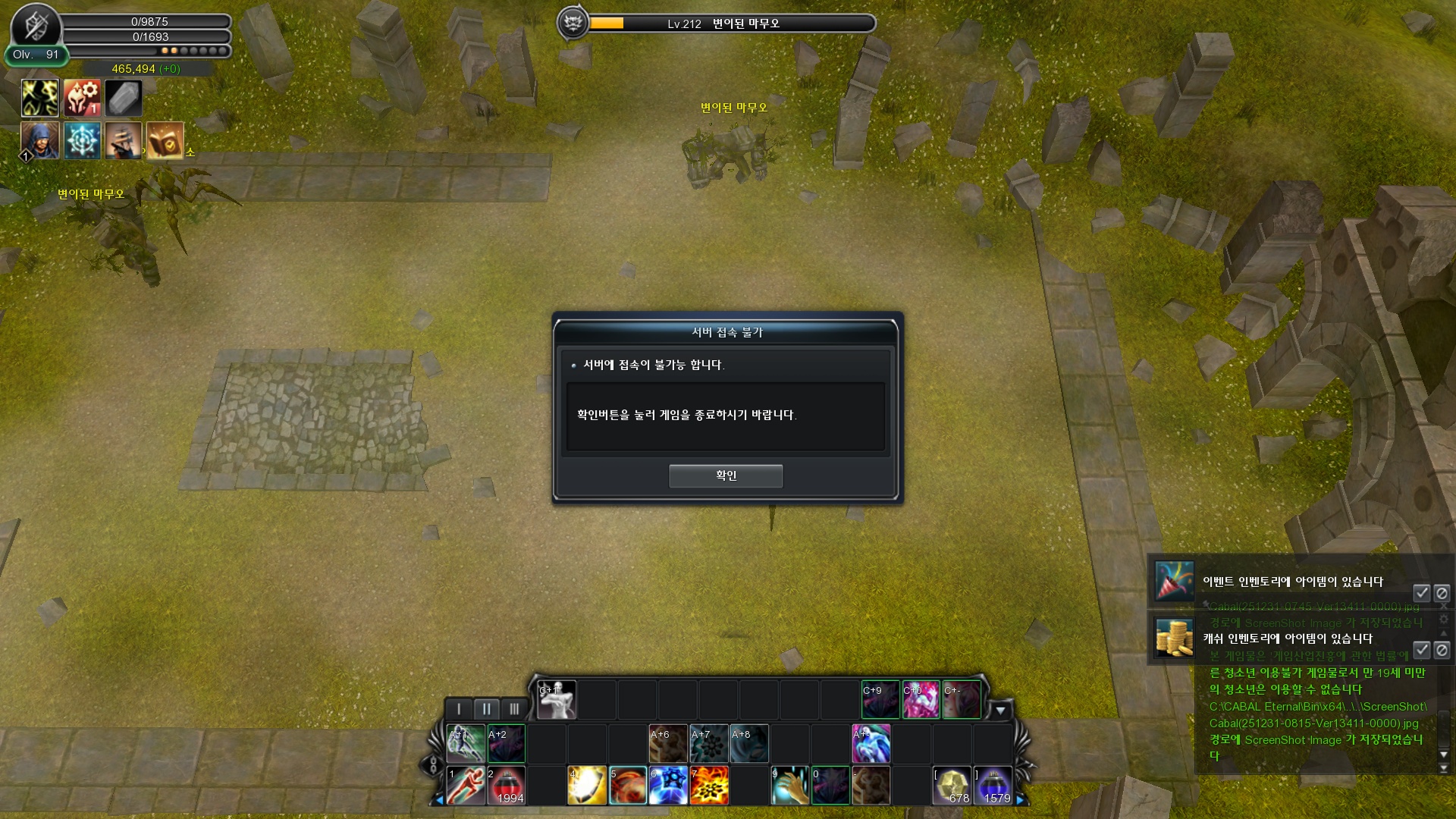Cast the fiery explosion skill in slot 7
The image size is (1456, 819).
(709, 786)
